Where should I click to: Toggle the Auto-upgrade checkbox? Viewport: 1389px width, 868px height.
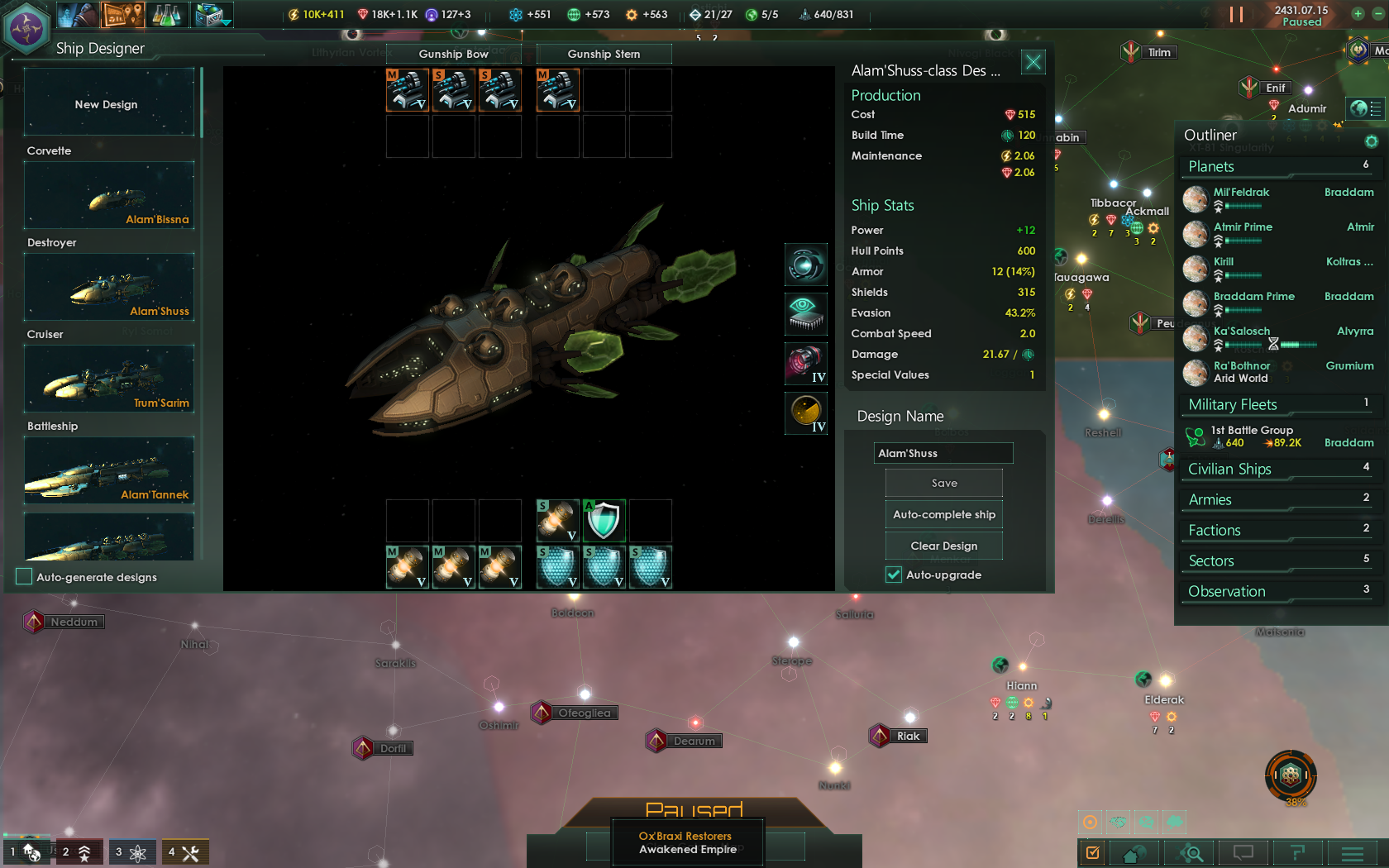click(x=894, y=575)
